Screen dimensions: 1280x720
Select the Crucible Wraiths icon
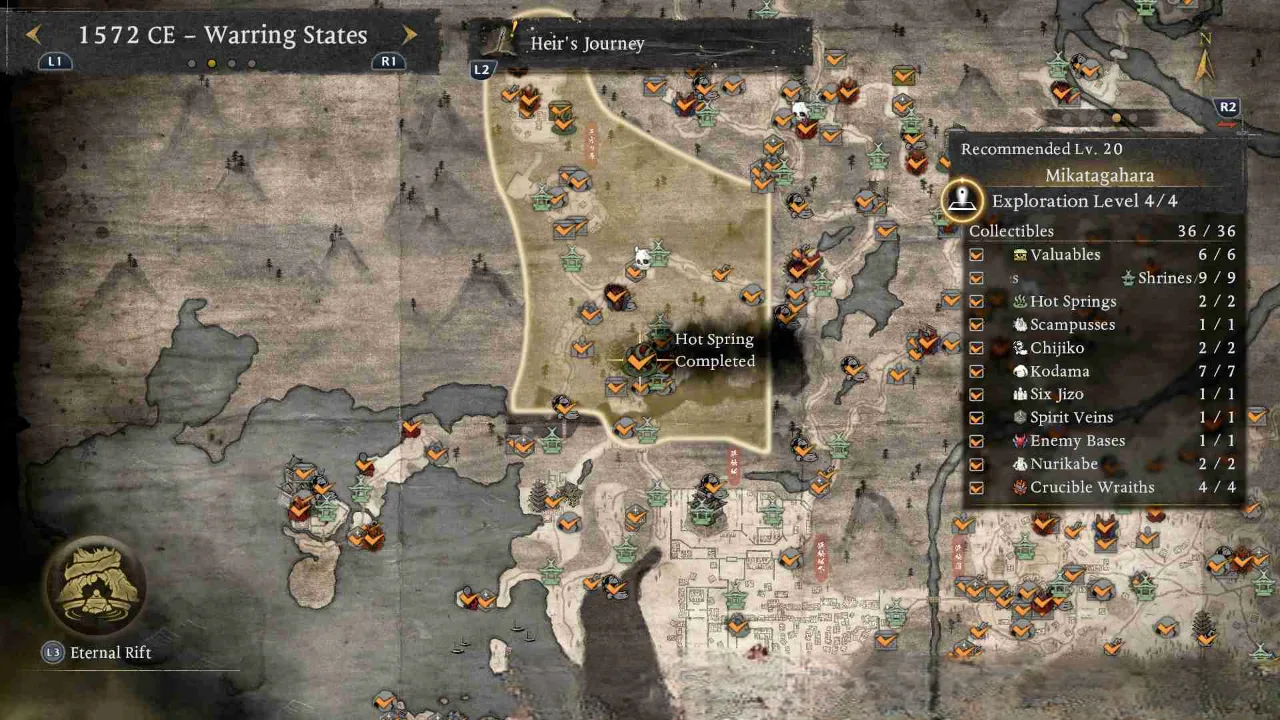(x=1021, y=487)
